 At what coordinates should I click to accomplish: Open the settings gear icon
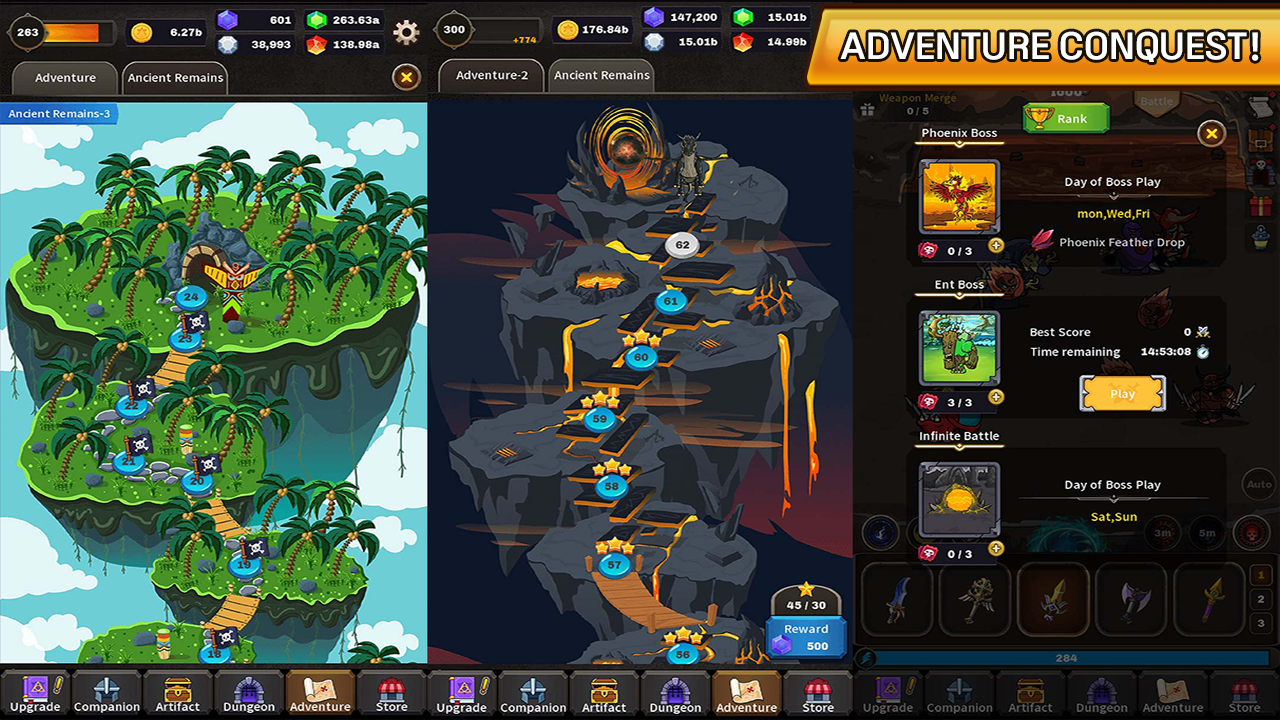point(405,32)
